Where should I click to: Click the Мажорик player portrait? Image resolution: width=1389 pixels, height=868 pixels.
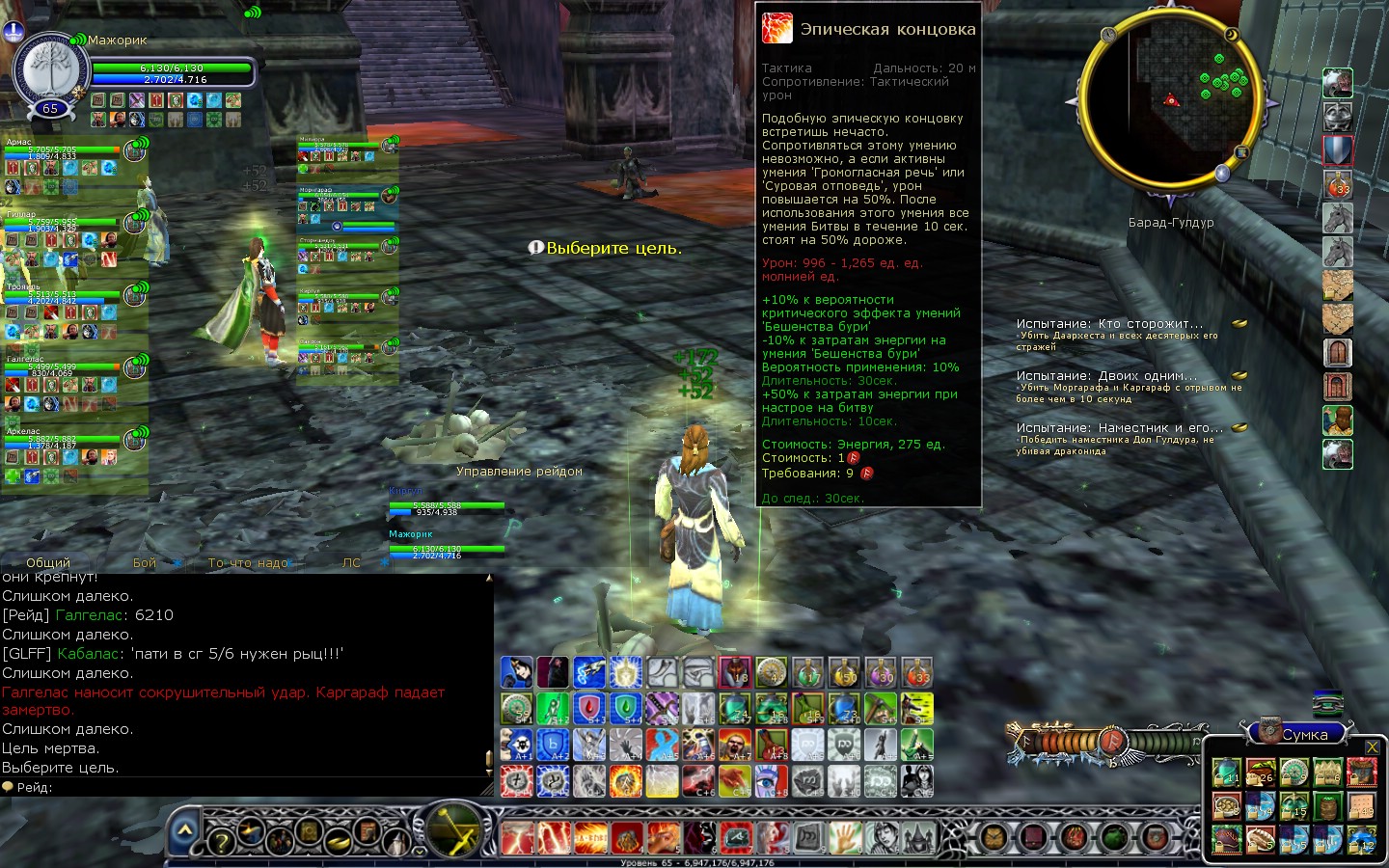pos(49,74)
